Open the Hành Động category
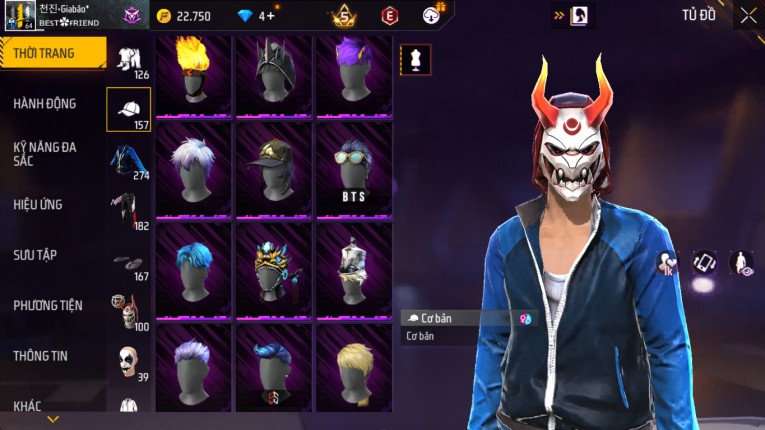Screen dimensions: 765x430 pyautogui.click(x=45, y=103)
